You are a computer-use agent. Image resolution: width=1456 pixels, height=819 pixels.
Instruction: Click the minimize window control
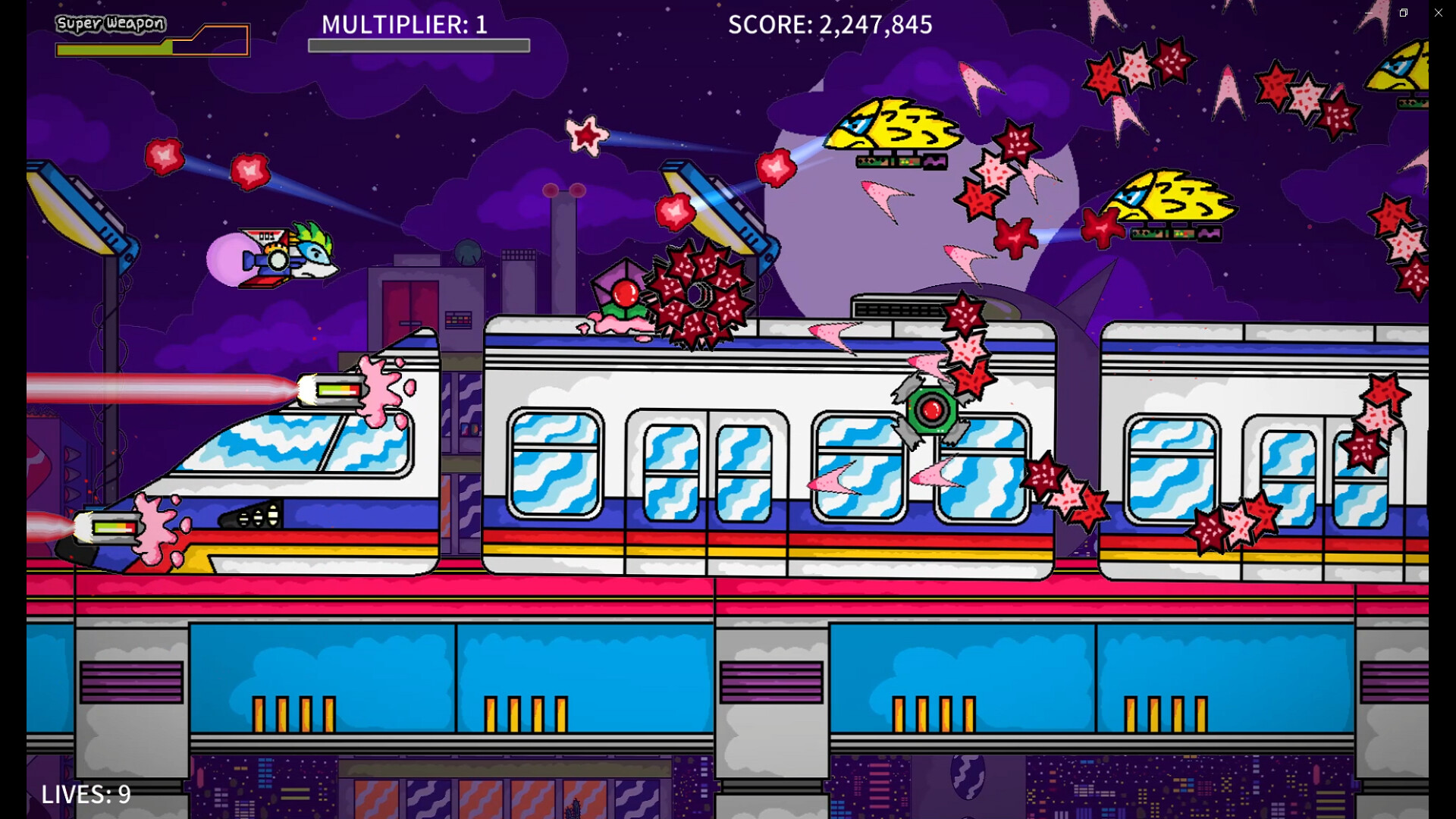tap(1370, 12)
